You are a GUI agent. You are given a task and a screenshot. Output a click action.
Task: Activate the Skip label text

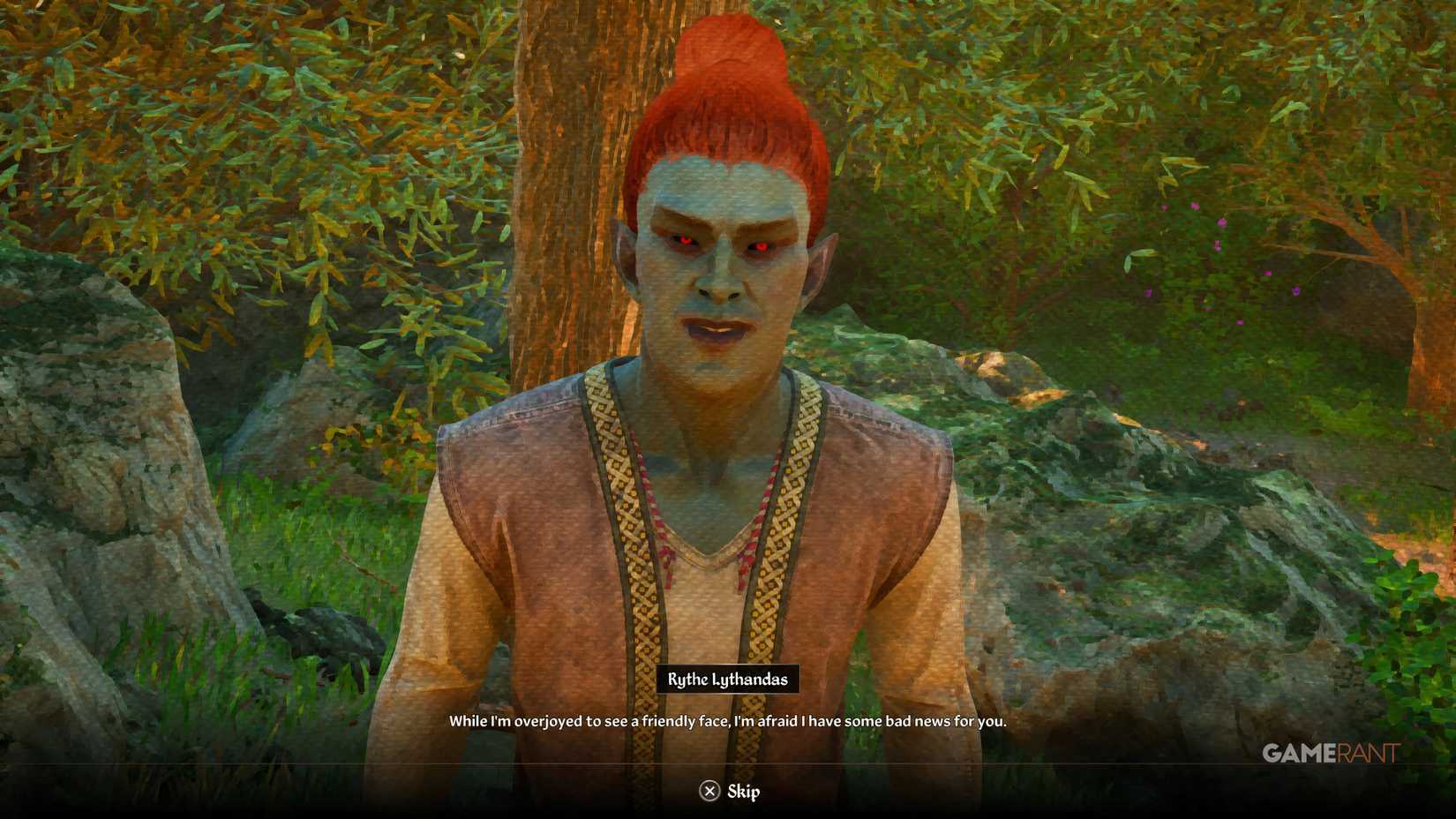[x=744, y=792]
